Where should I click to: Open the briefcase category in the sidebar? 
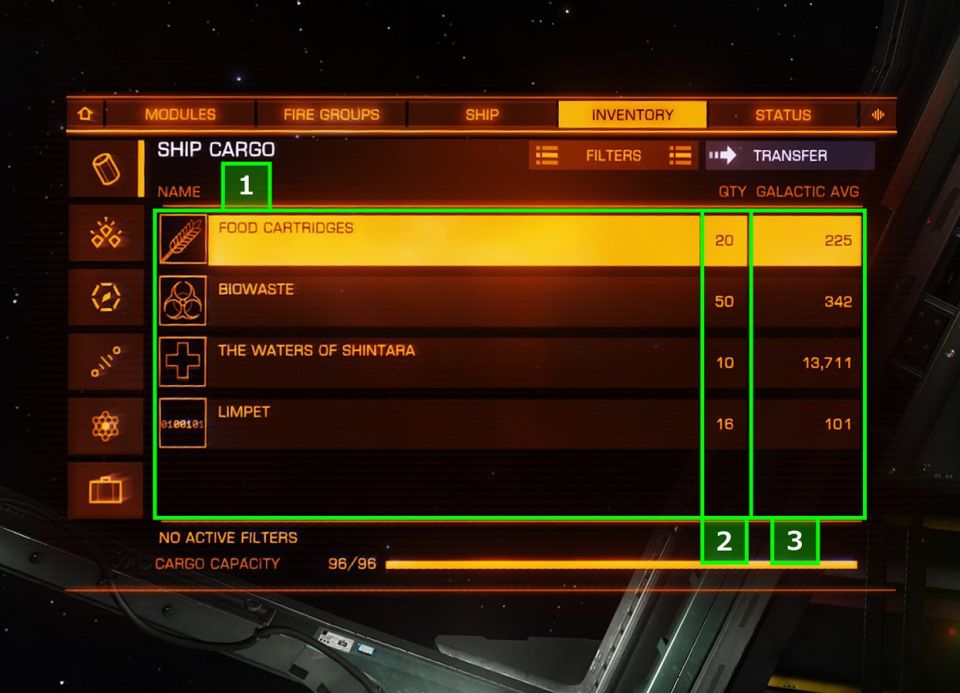[106, 490]
